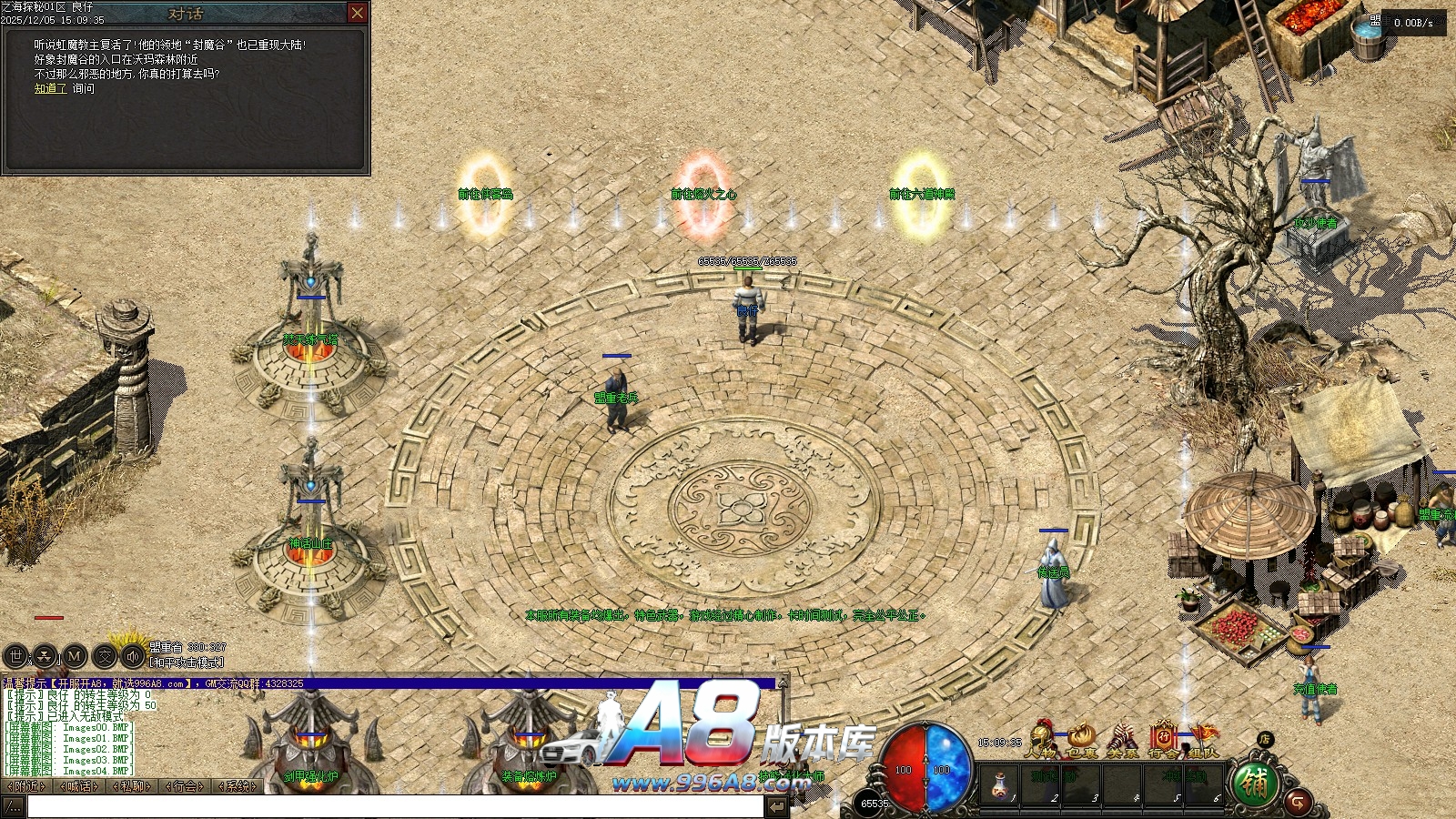Switch chat to the 私聊 whisper tab
The width and height of the screenshot is (1456, 819).
[x=133, y=786]
